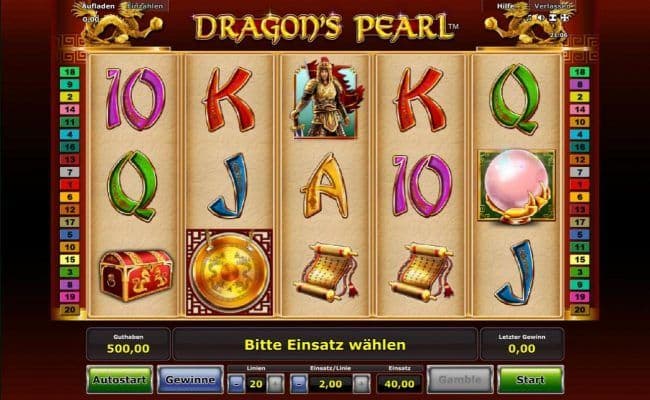This screenshot has height=400, width=650.
Task: Select payline 20 on the right strip
Action: coord(578,310)
